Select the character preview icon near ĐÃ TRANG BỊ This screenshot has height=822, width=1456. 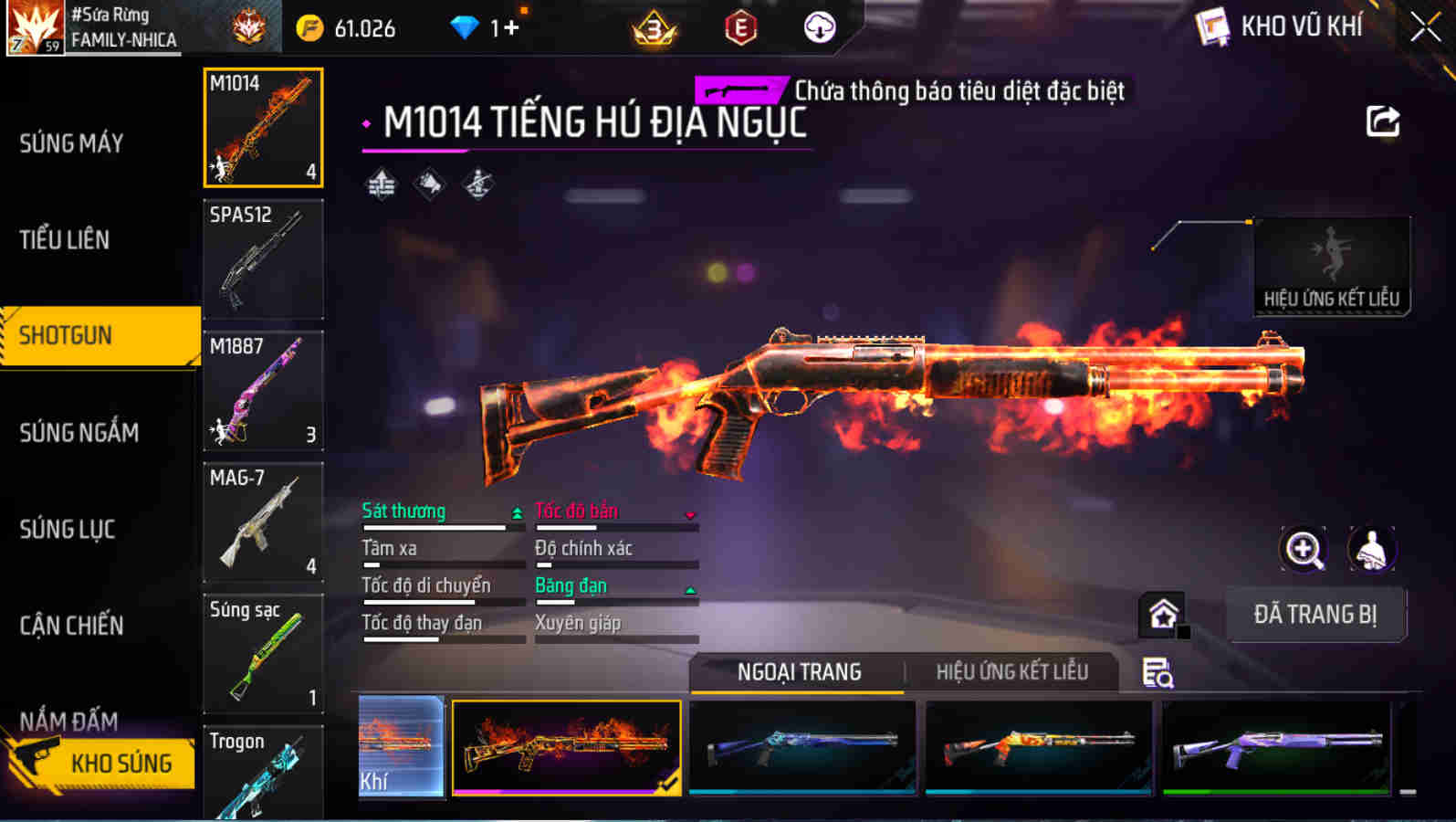[x=1371, y=552]
